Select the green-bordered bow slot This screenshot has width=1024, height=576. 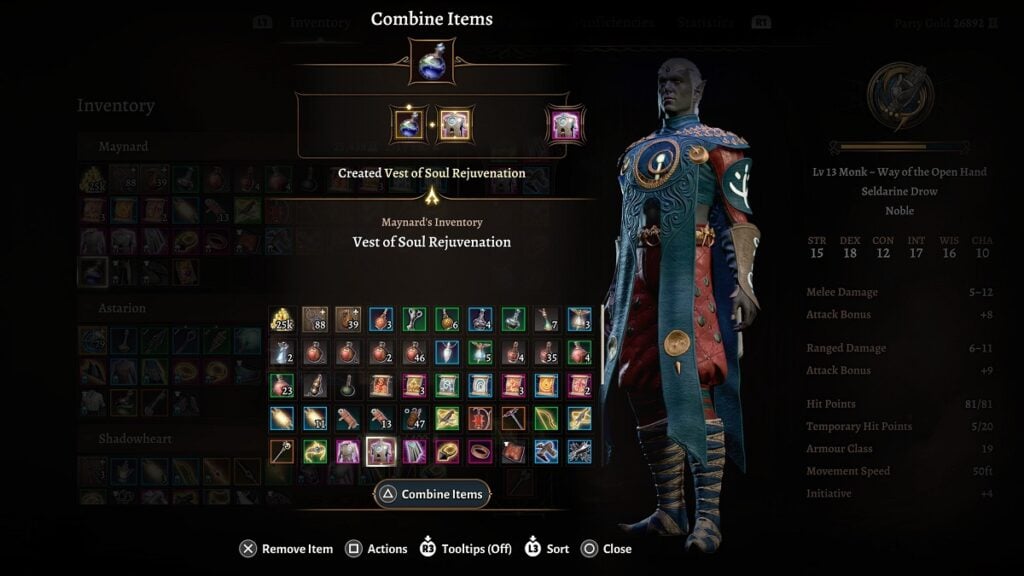point(546,418)
